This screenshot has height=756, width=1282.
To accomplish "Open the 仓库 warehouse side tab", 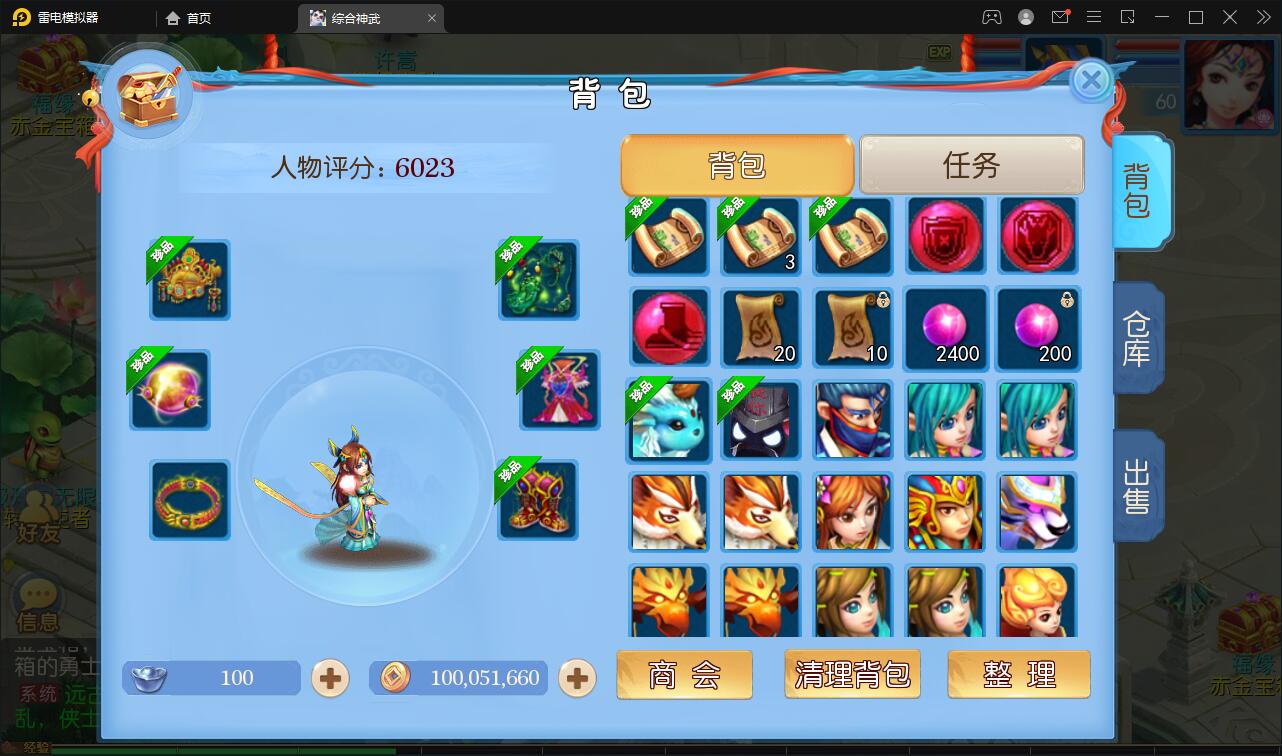I will (x=1139, y=338).
